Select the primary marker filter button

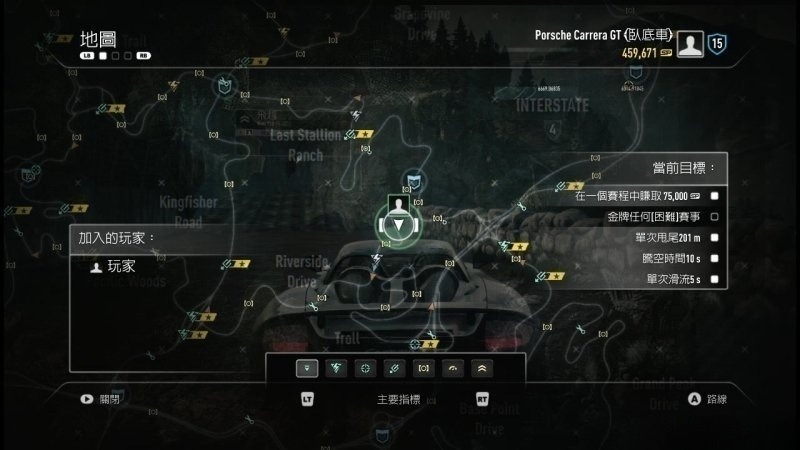(x=307, y=368)
